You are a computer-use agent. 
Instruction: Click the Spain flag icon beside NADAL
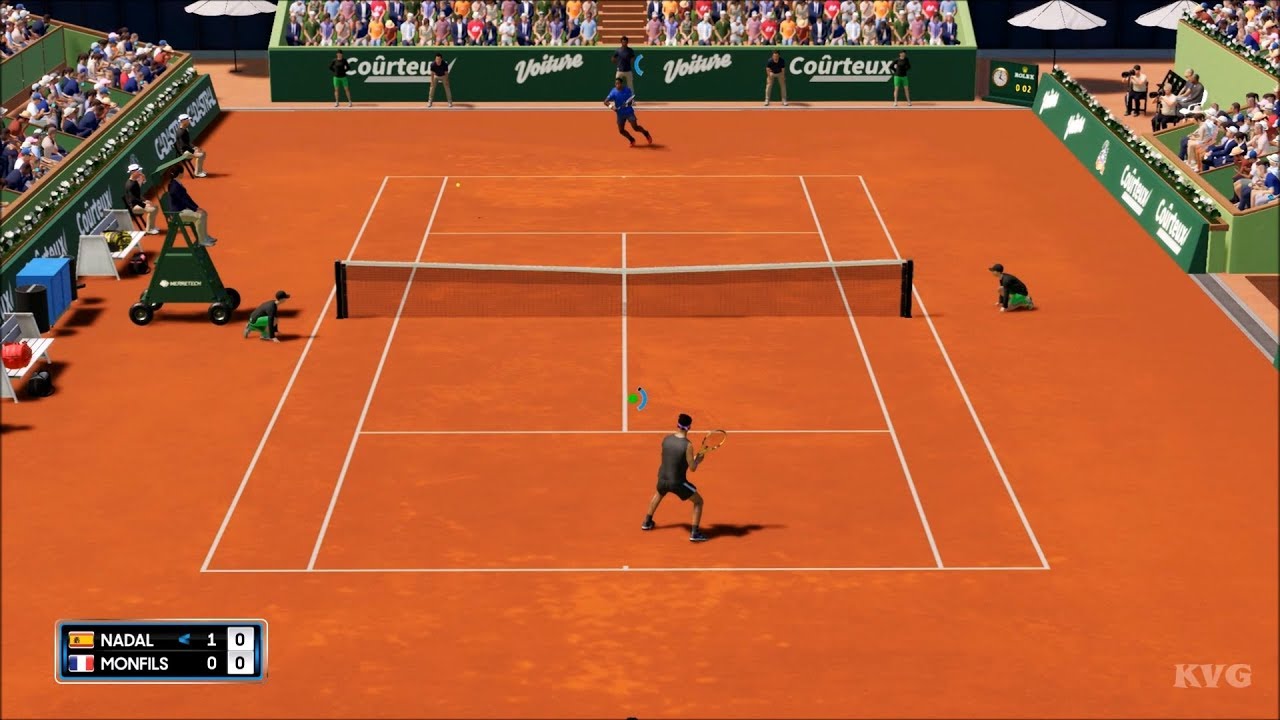pos(80,640)
